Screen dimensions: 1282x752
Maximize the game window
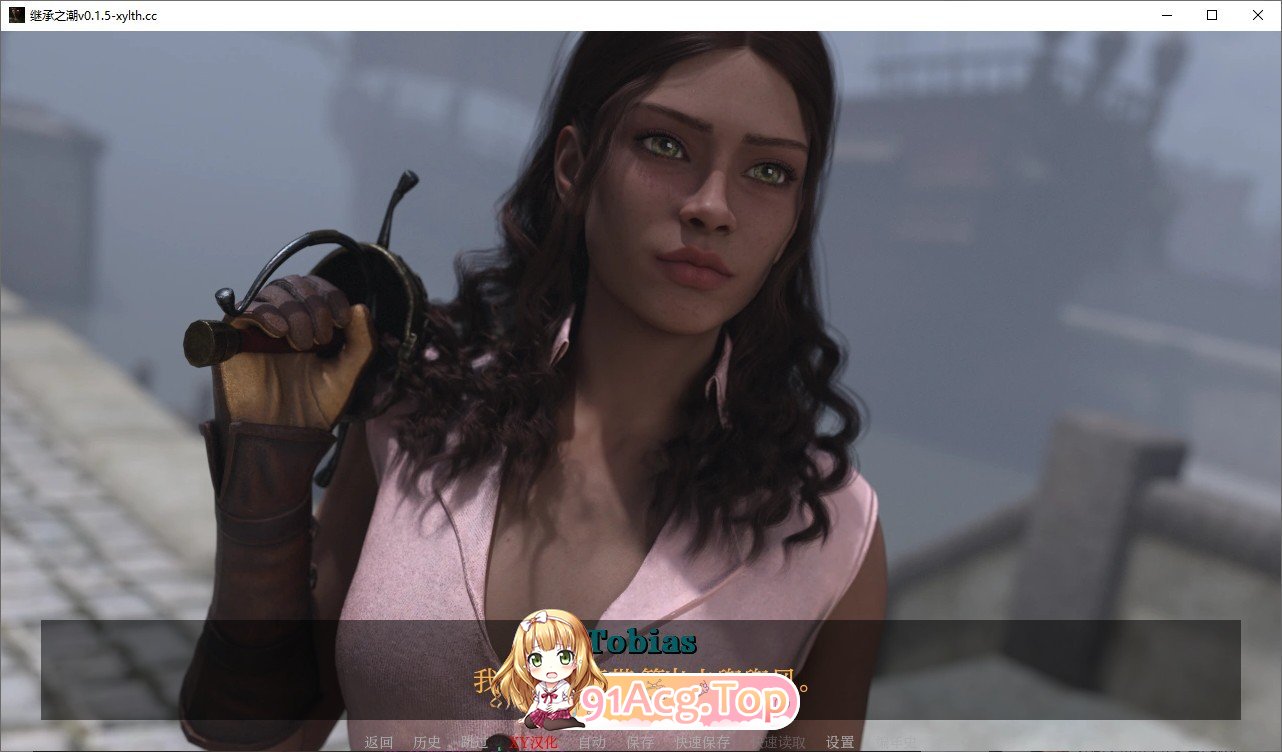tap(1211, 15)
